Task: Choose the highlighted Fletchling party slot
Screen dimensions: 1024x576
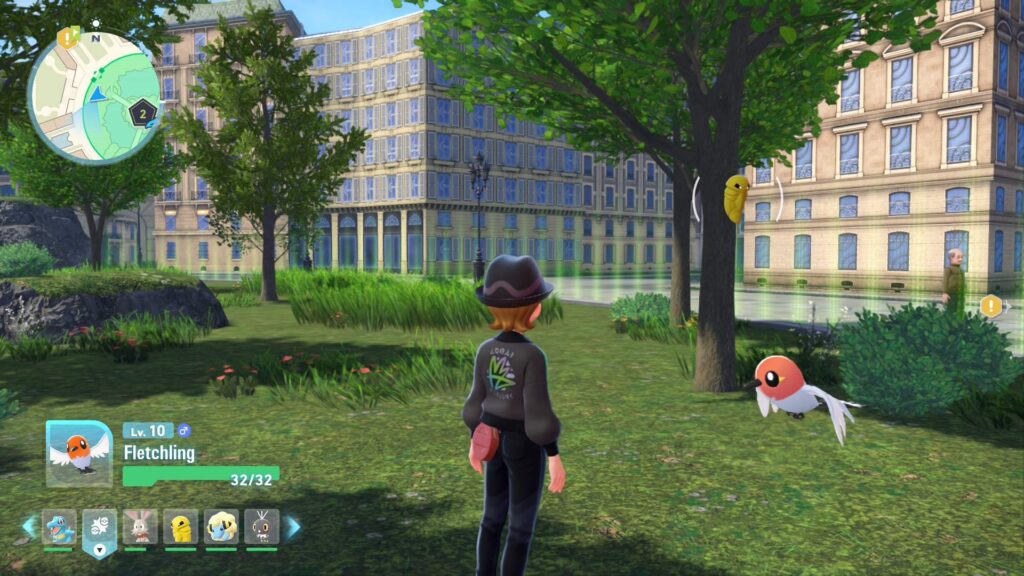Action: [100, 528]
